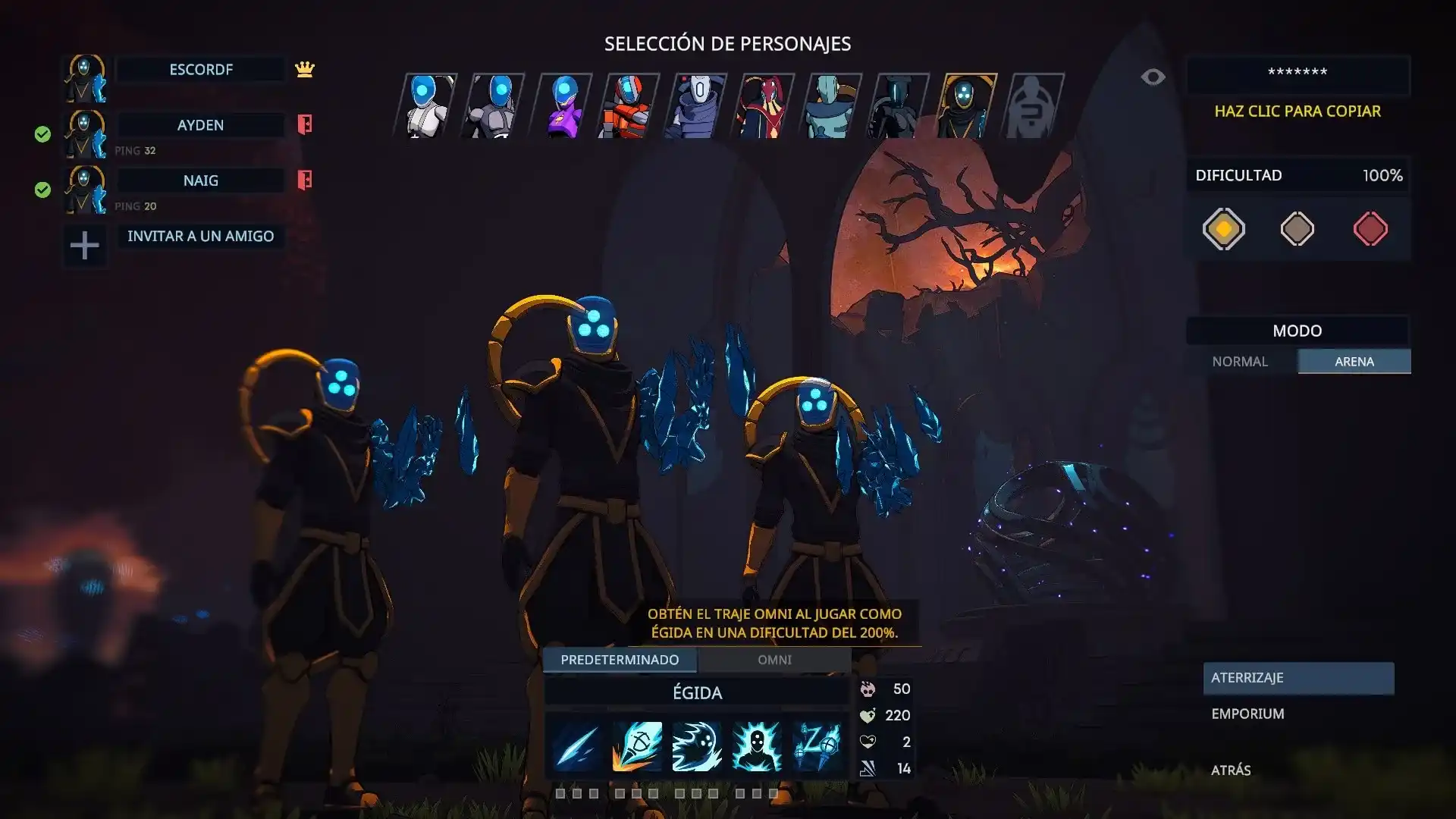Toggle lobby code visibility eye icon
This screenshot has height=819, width=1456.
point(1153,77)
